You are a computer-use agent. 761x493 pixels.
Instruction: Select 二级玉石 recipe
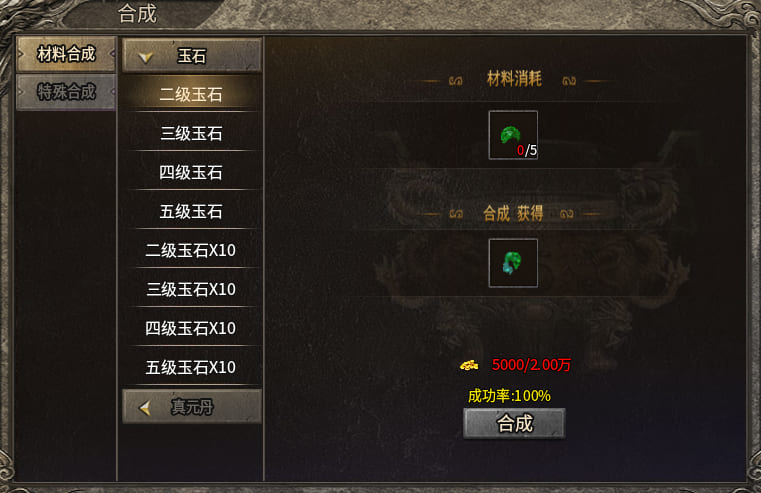click(x=191, y=95)
